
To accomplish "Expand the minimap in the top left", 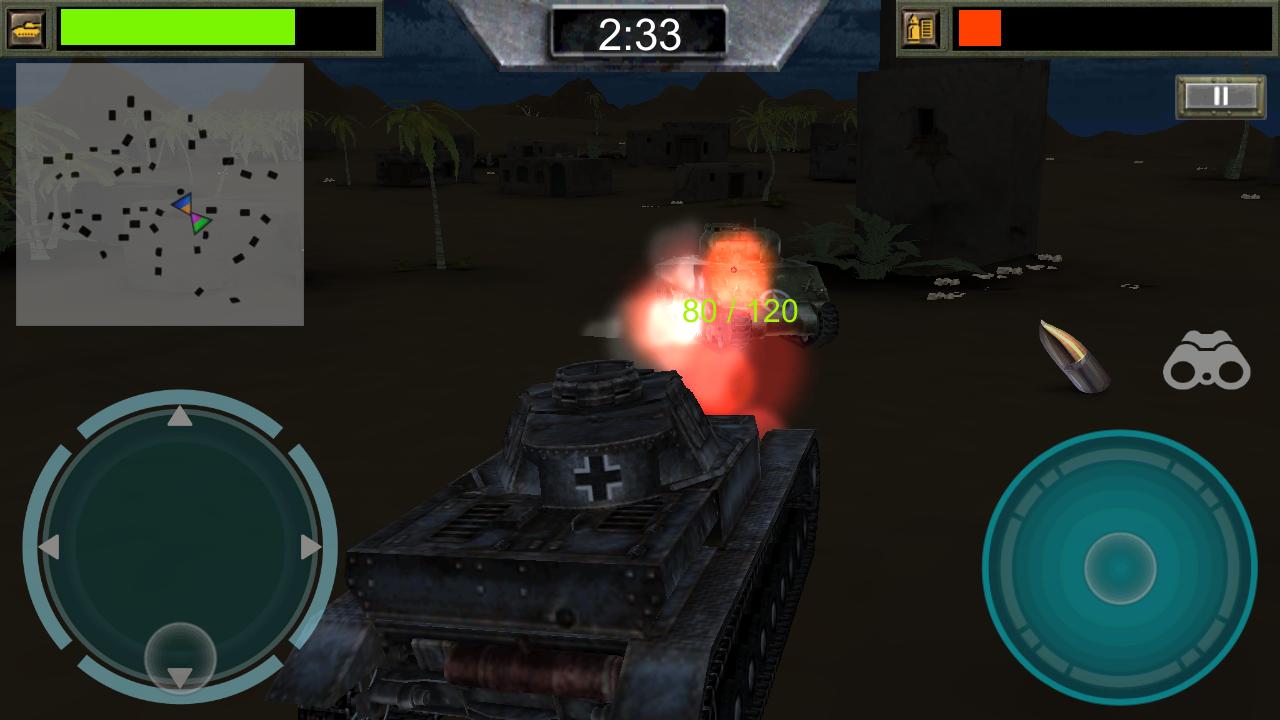I will tap(160, 195).
